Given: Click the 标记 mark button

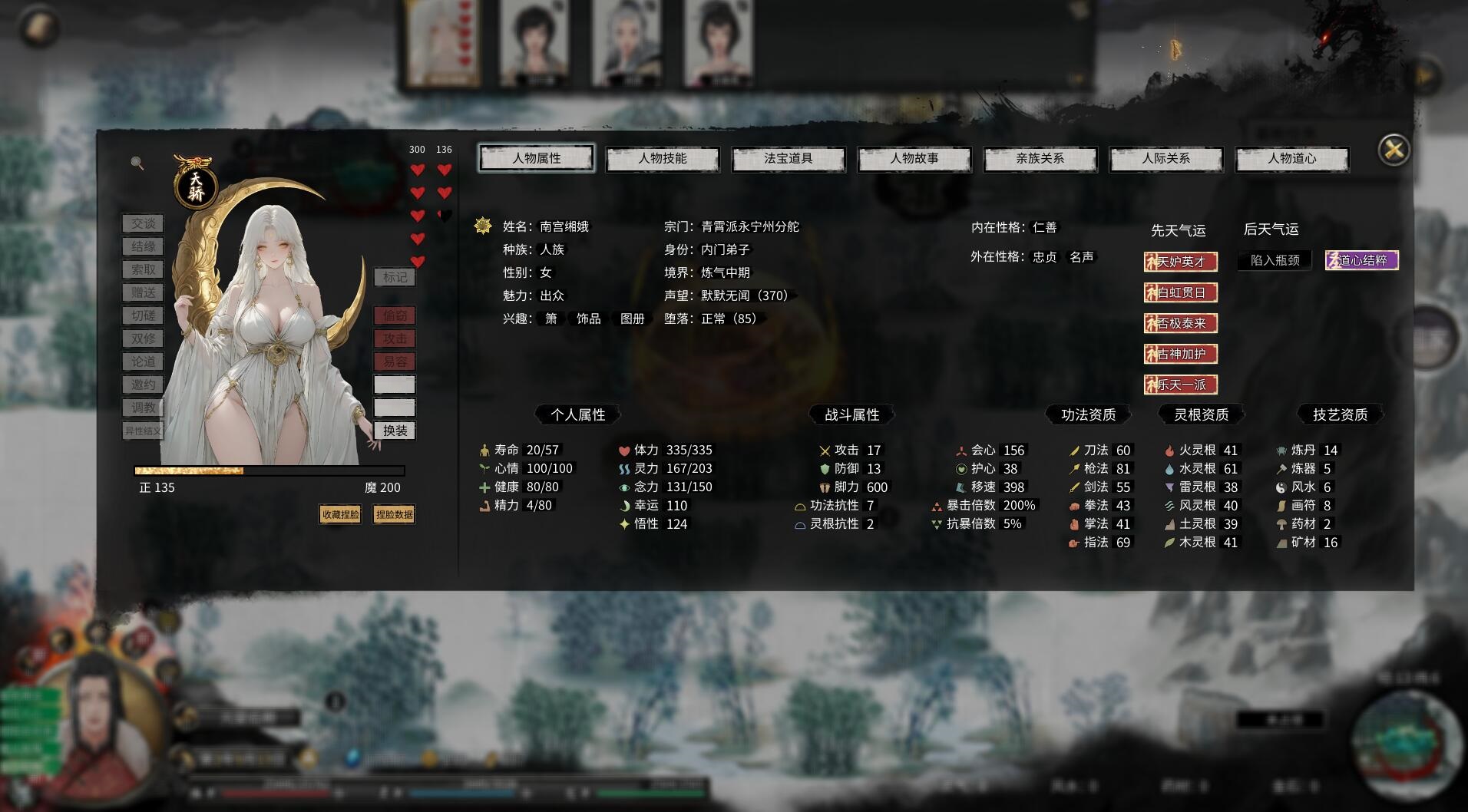Looking at the screenshot, I should 395,277.
